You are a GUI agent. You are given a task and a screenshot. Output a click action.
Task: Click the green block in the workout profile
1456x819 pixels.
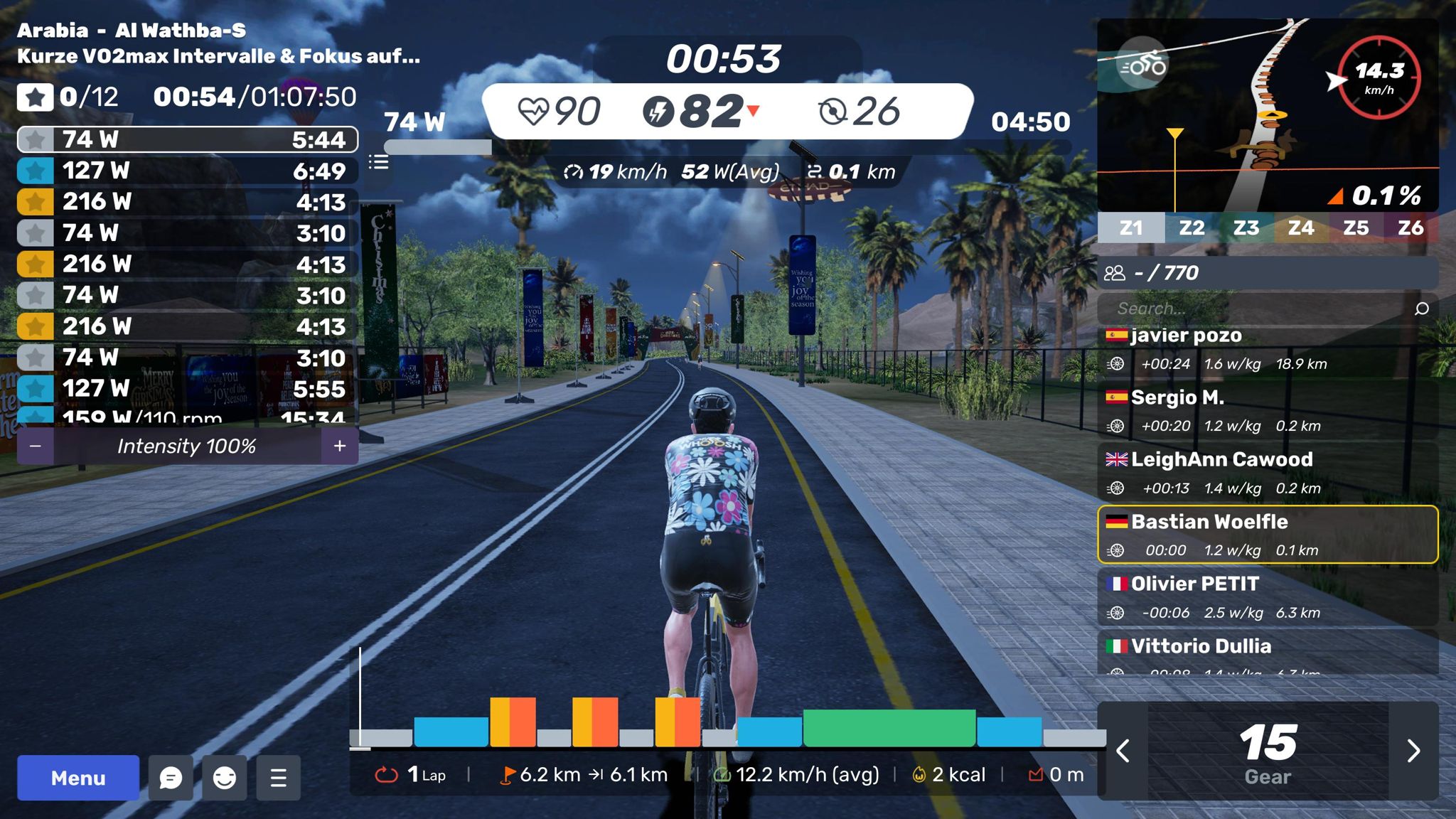point(889,728)
